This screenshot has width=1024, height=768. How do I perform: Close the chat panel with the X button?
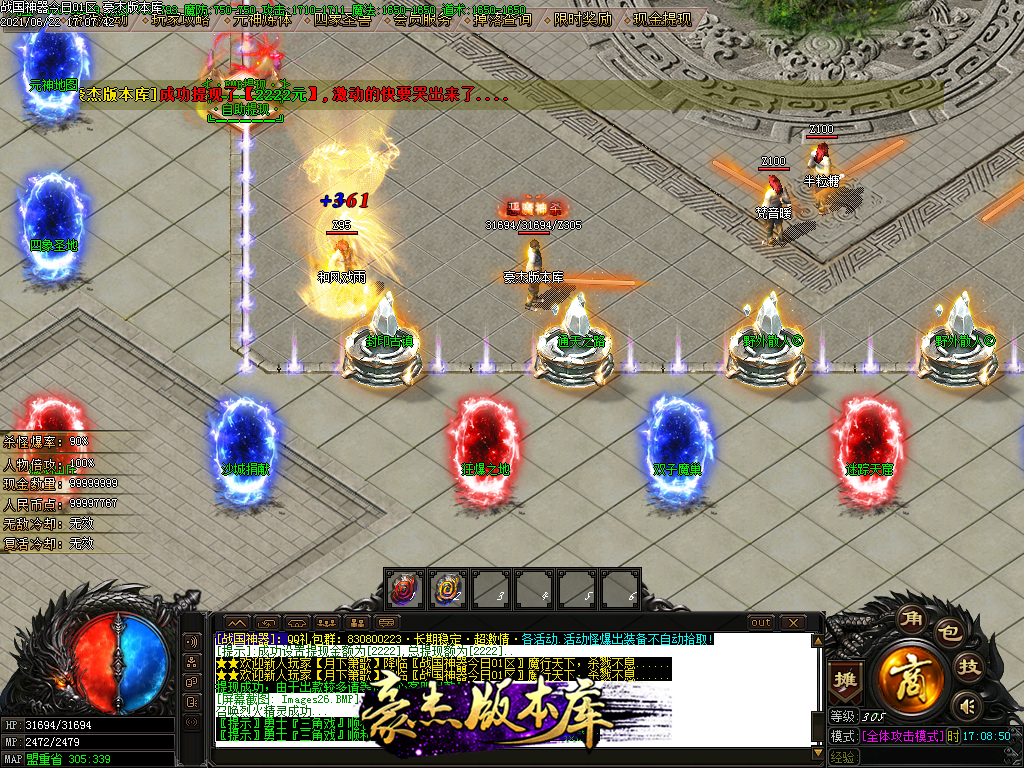point(792,623)
